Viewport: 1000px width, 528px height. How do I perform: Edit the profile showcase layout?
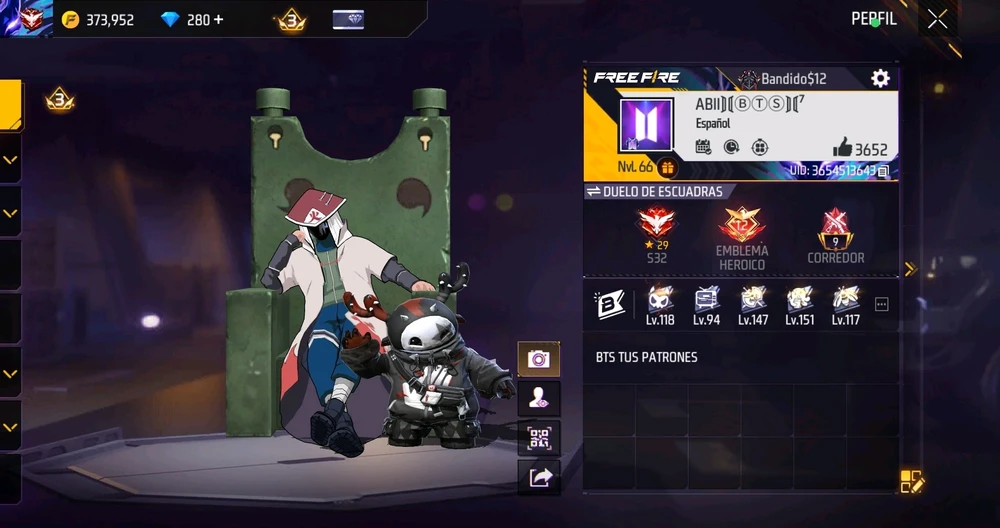[911, 481]
